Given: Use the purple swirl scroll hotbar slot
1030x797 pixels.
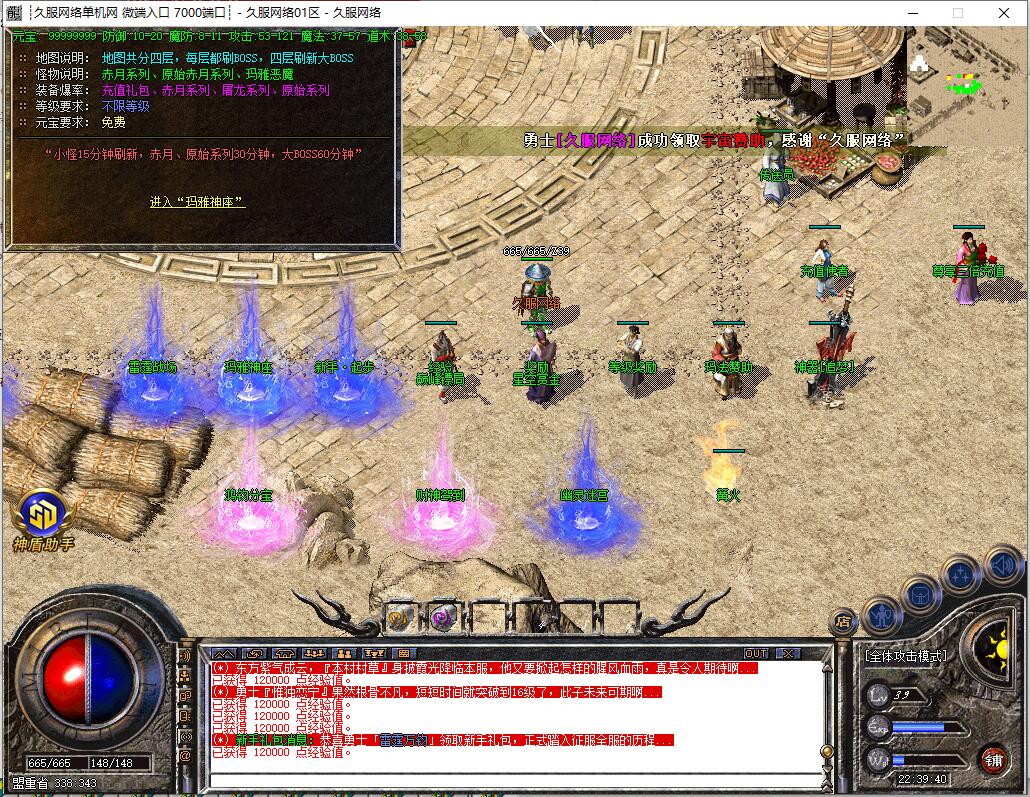Looking at the screenshot, I should point(442,616).
